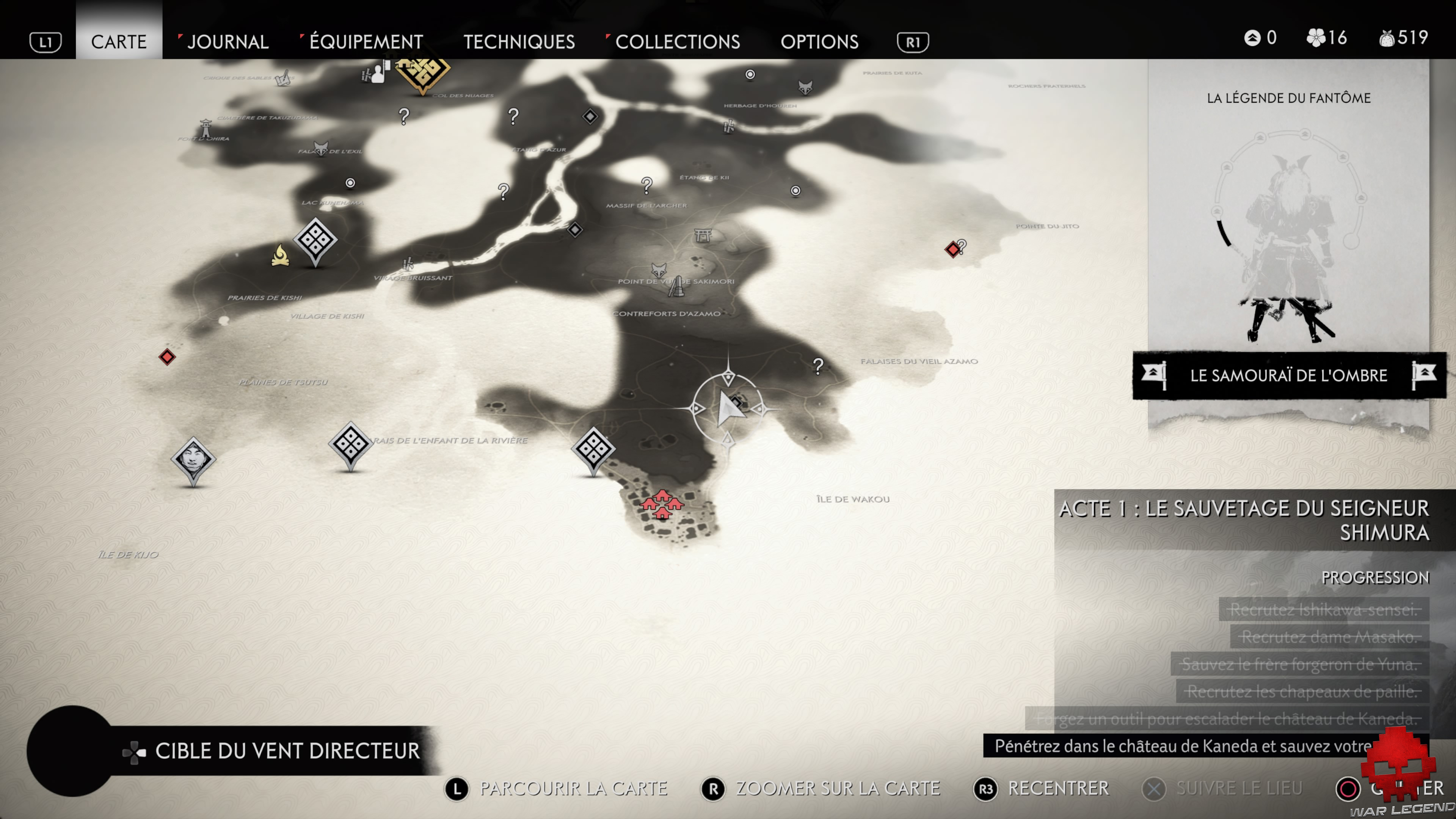
Task: Open the Équipement tab
Action: coord(366,42)
